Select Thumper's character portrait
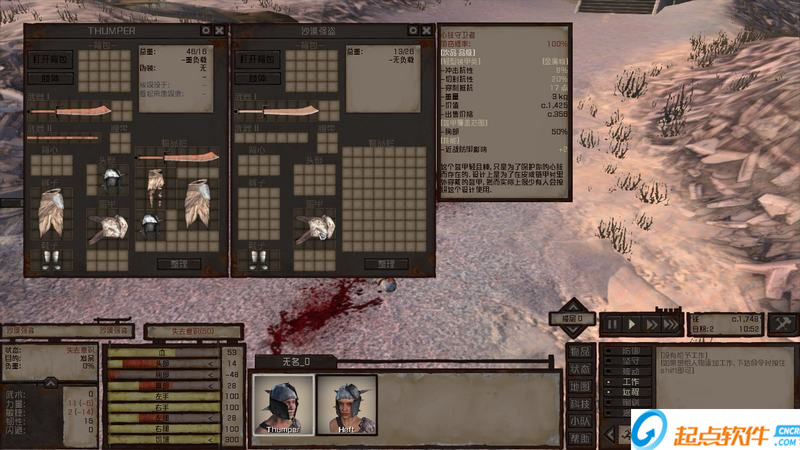 coord(283,404)
